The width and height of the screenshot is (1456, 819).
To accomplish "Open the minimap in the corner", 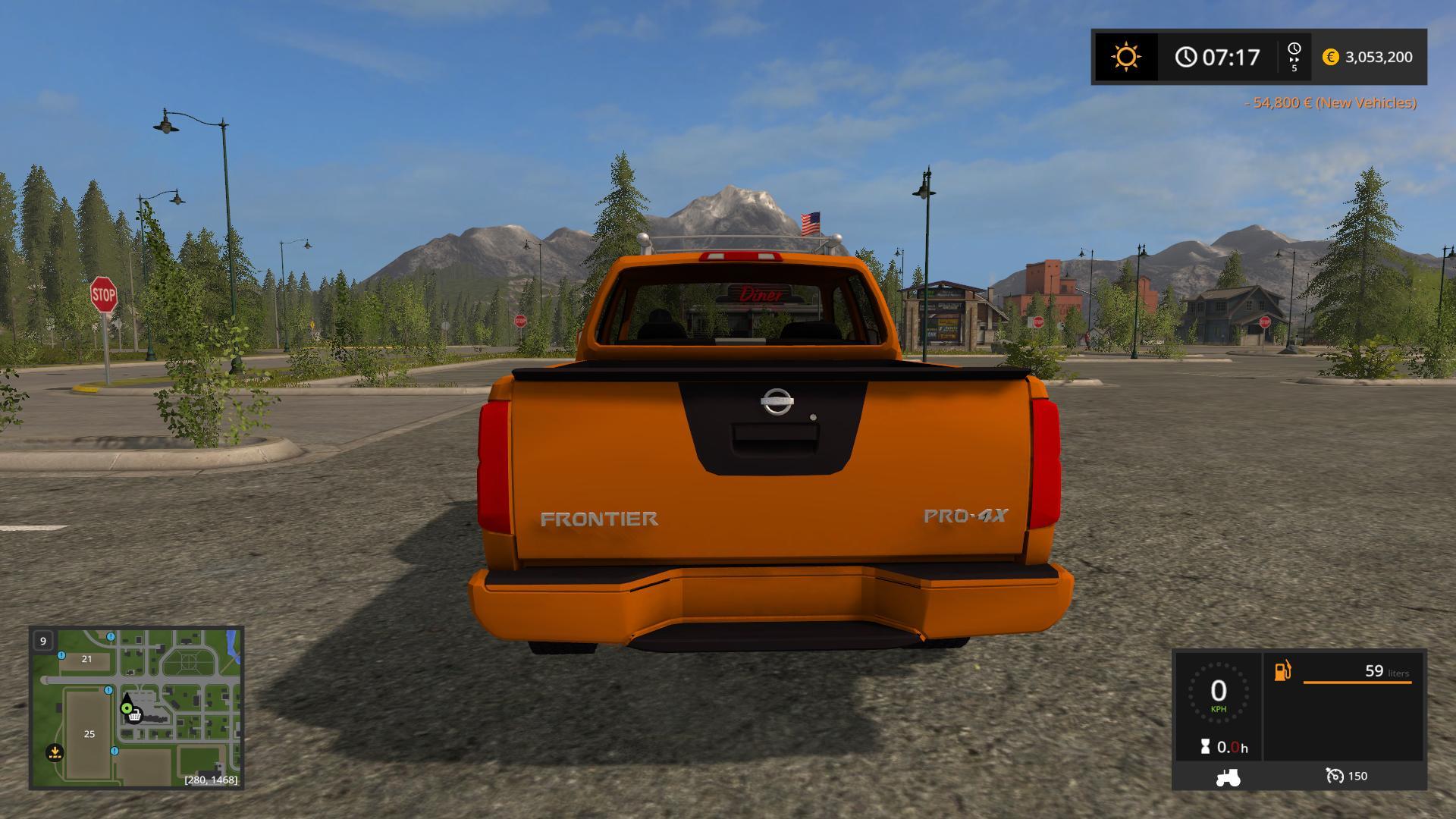I will click(x=136, y=708).
